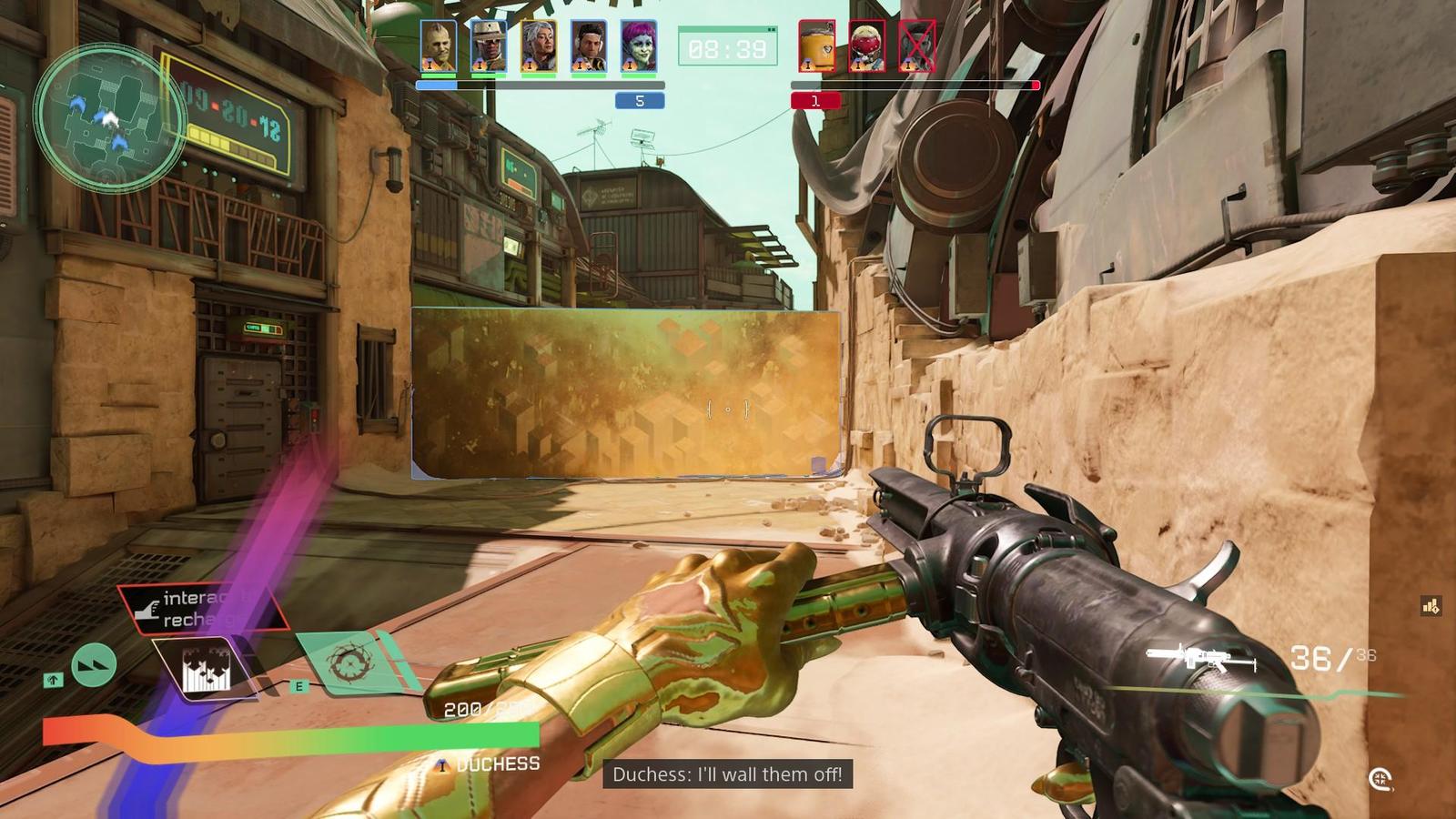Click the circular crosshair icon in bottom corner
This screenshot has width=1456, height=819.
coord(1380,779)
